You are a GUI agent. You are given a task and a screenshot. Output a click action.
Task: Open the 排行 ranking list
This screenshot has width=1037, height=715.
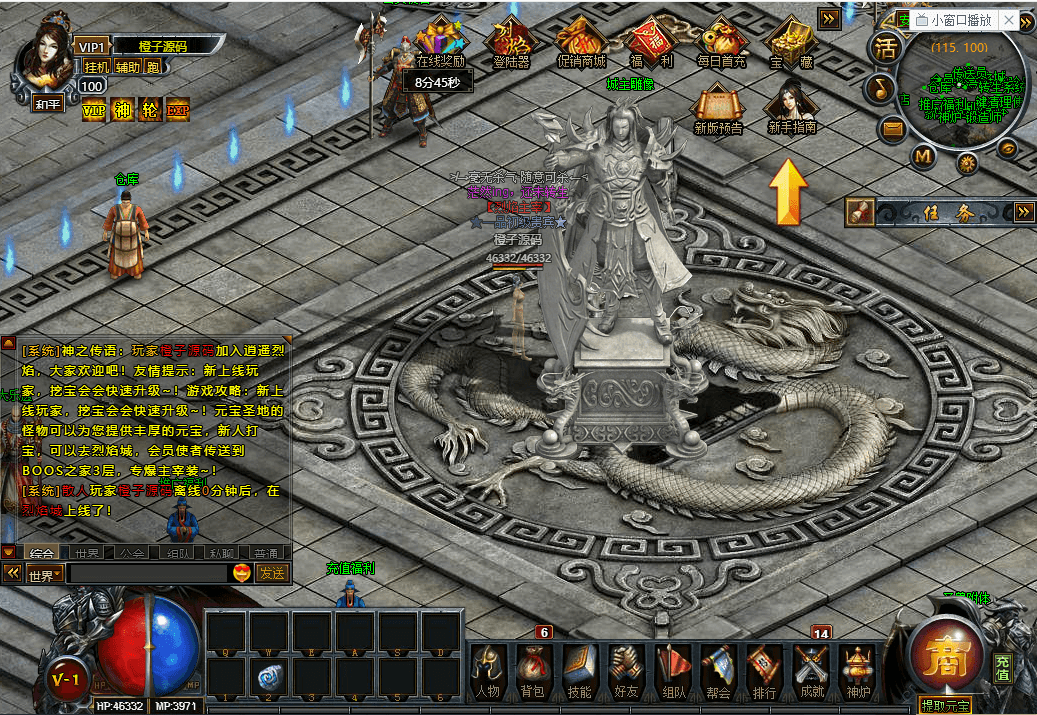point(765,668)
